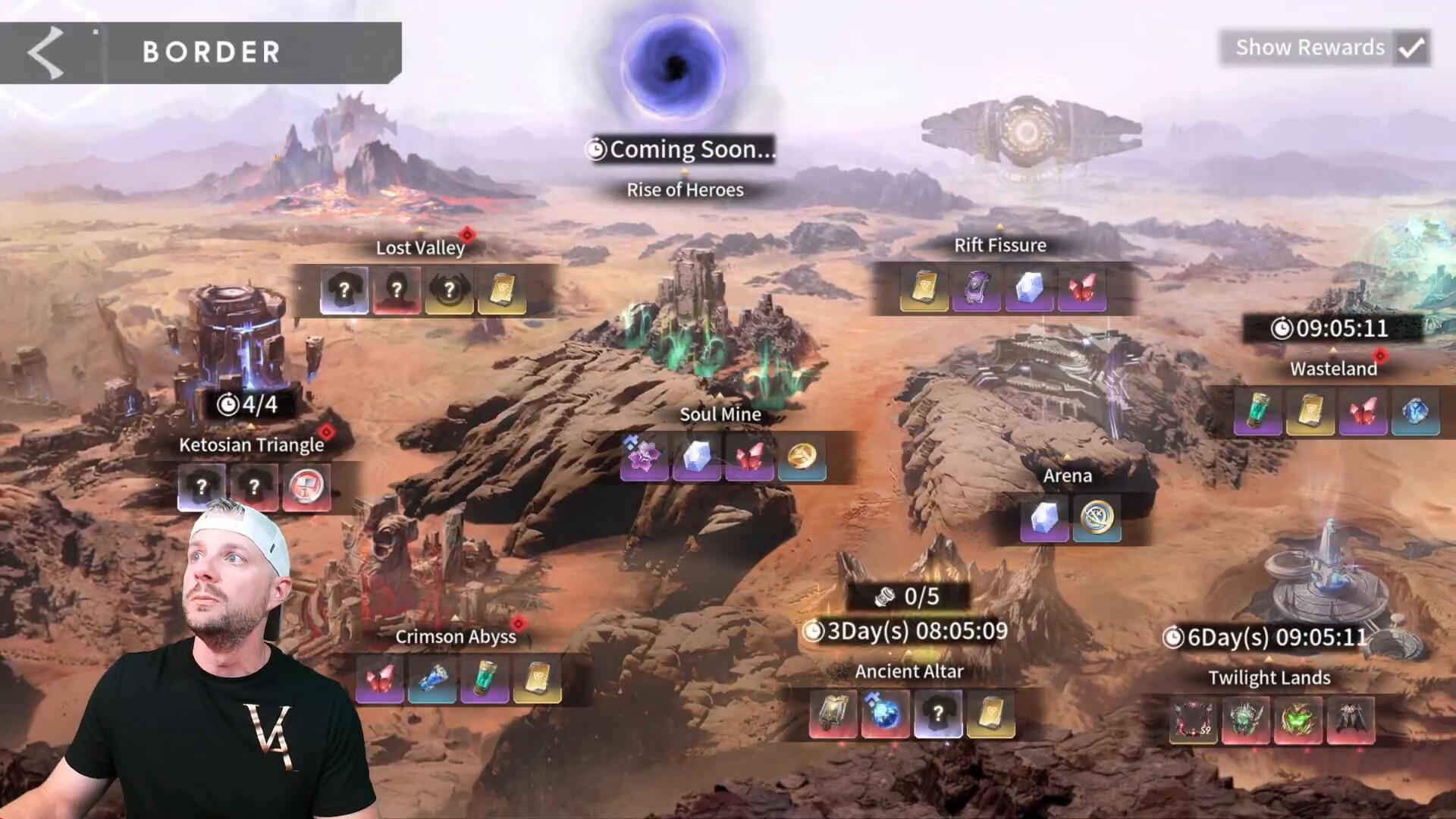Inspect Wasteland's green potion reward
1456x819 pixels.
click(1257, 412)
